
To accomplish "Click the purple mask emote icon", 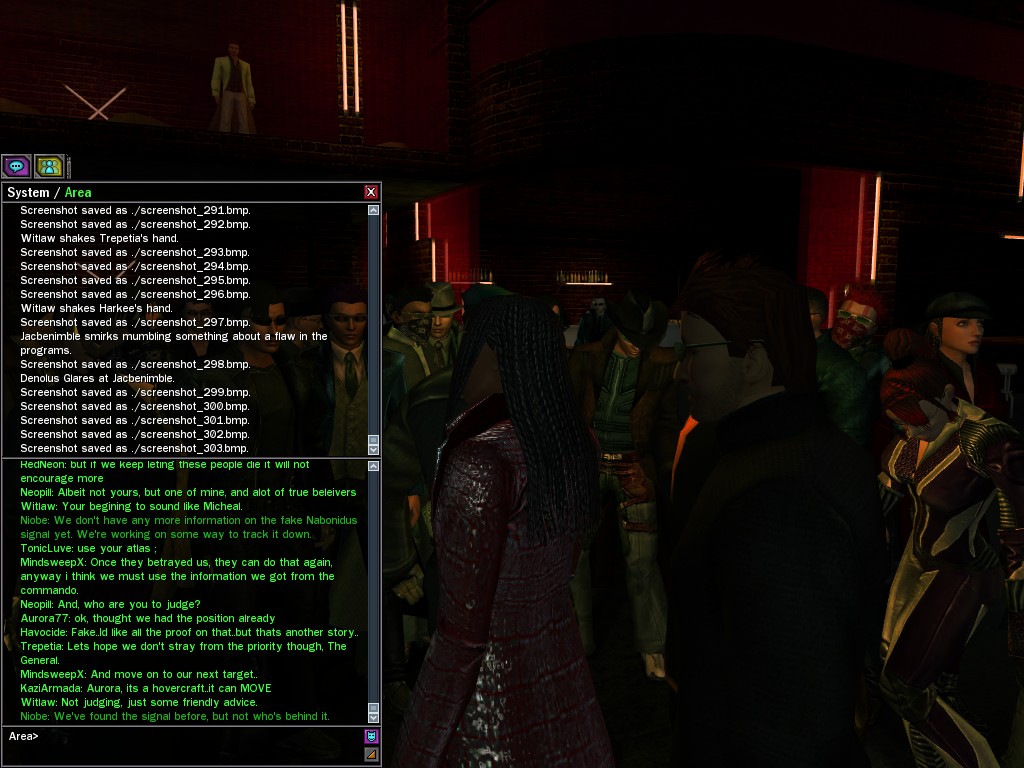I will [371, 736].
